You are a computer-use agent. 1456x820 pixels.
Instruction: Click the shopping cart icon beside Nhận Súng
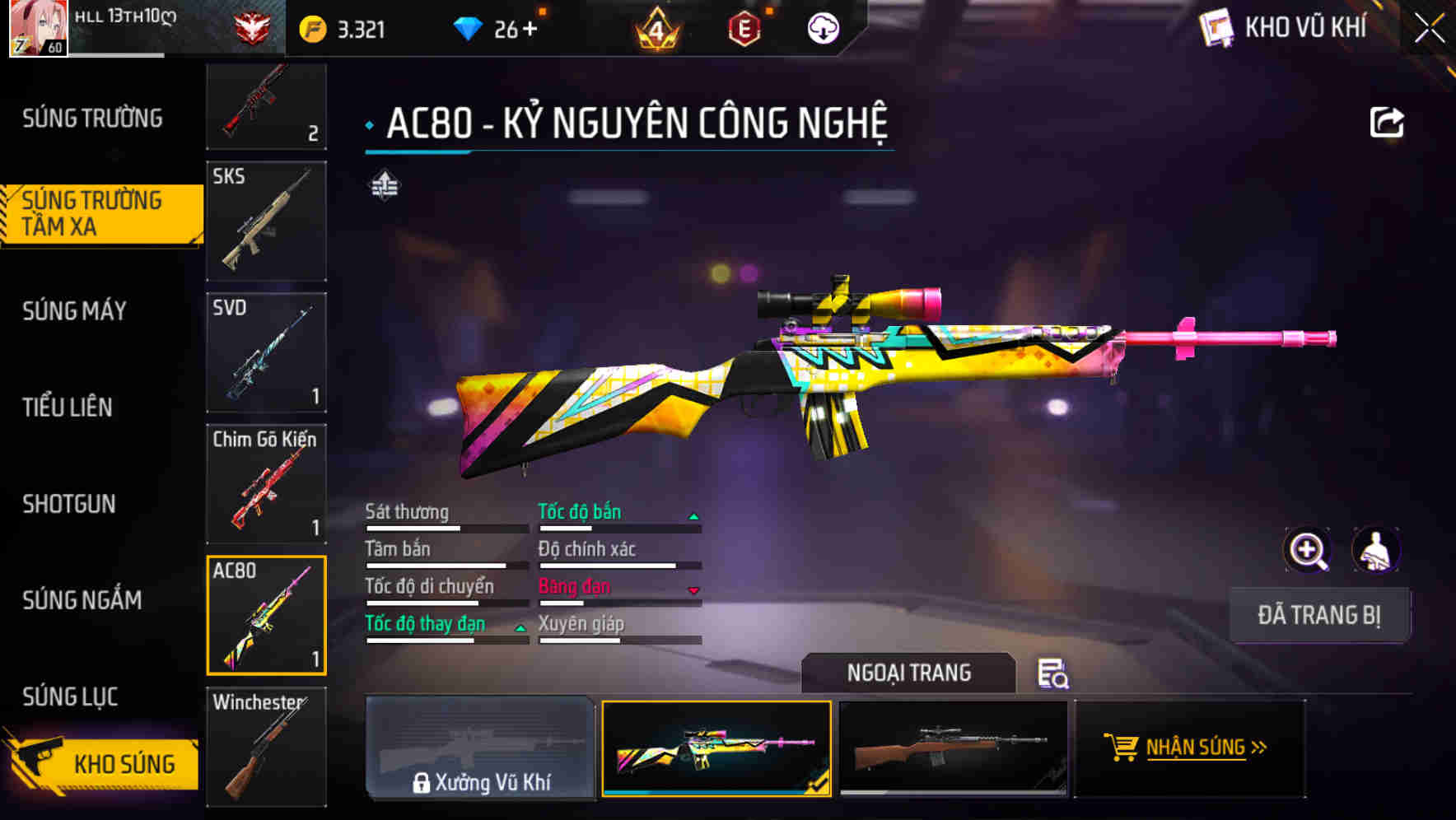[x=1122, y=748]
